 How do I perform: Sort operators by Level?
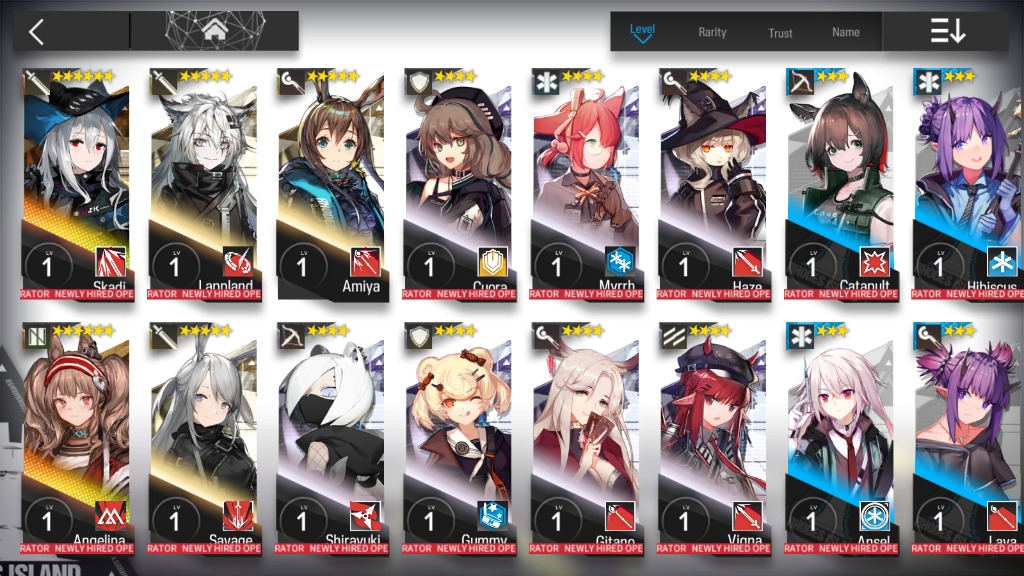[642, 31]
